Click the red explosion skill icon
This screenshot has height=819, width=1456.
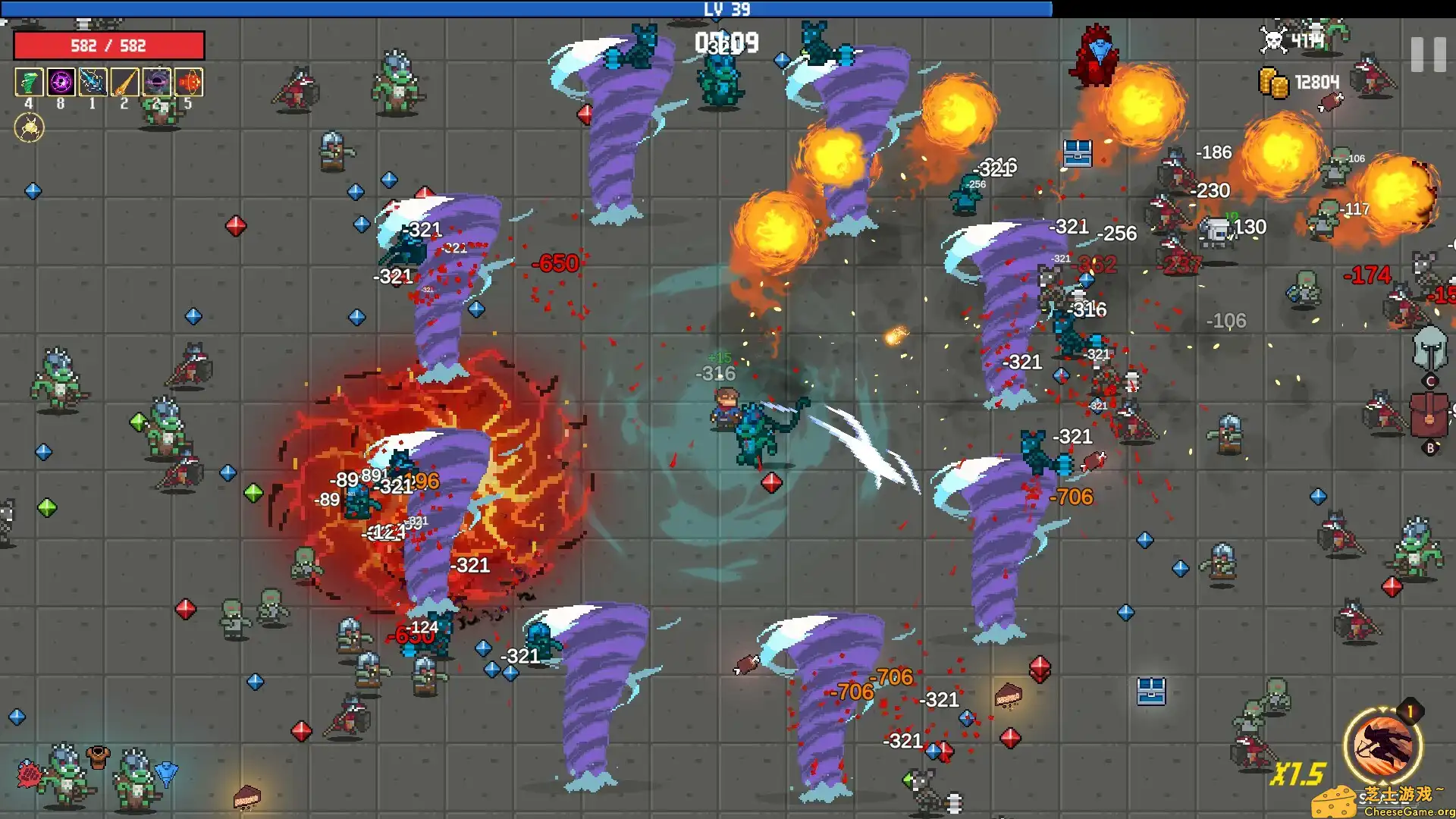coord(188,83)
